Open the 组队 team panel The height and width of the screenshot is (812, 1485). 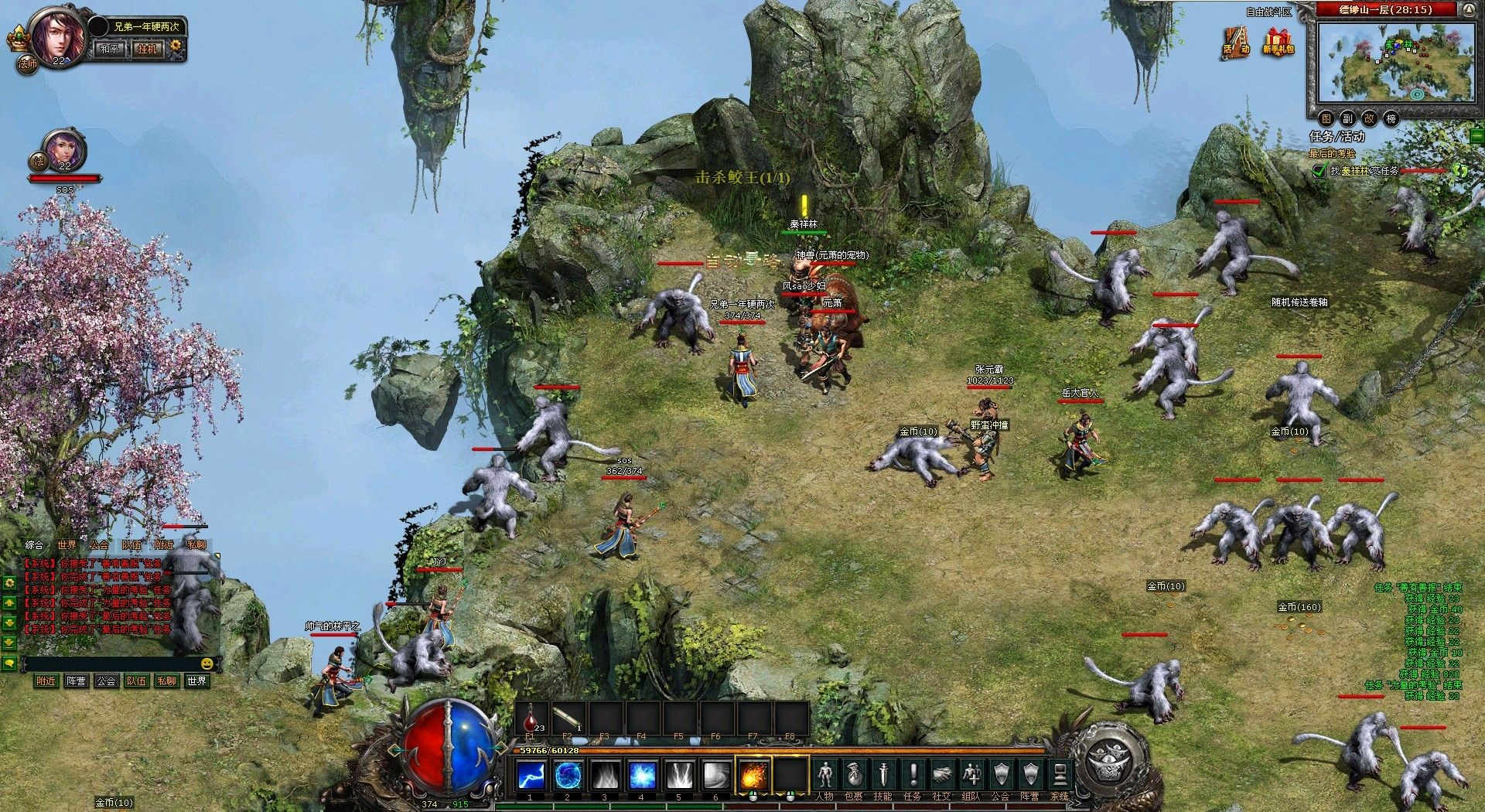[x=971, y=776]
